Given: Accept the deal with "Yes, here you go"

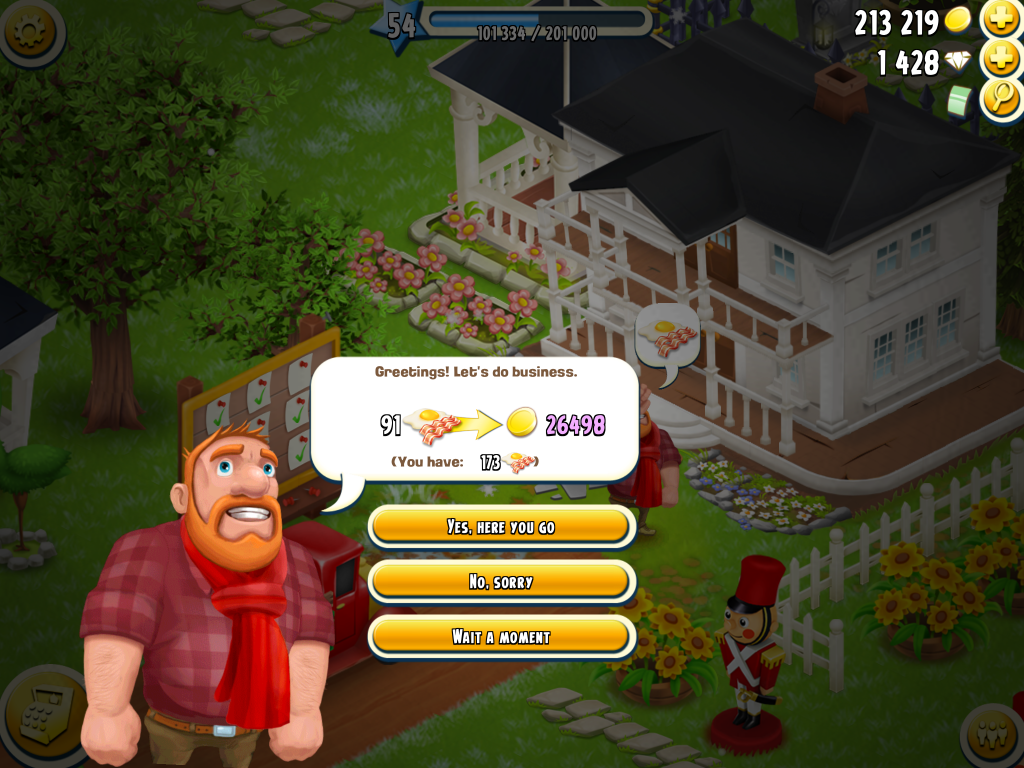Looking at the screenshot, I should 501,527.
